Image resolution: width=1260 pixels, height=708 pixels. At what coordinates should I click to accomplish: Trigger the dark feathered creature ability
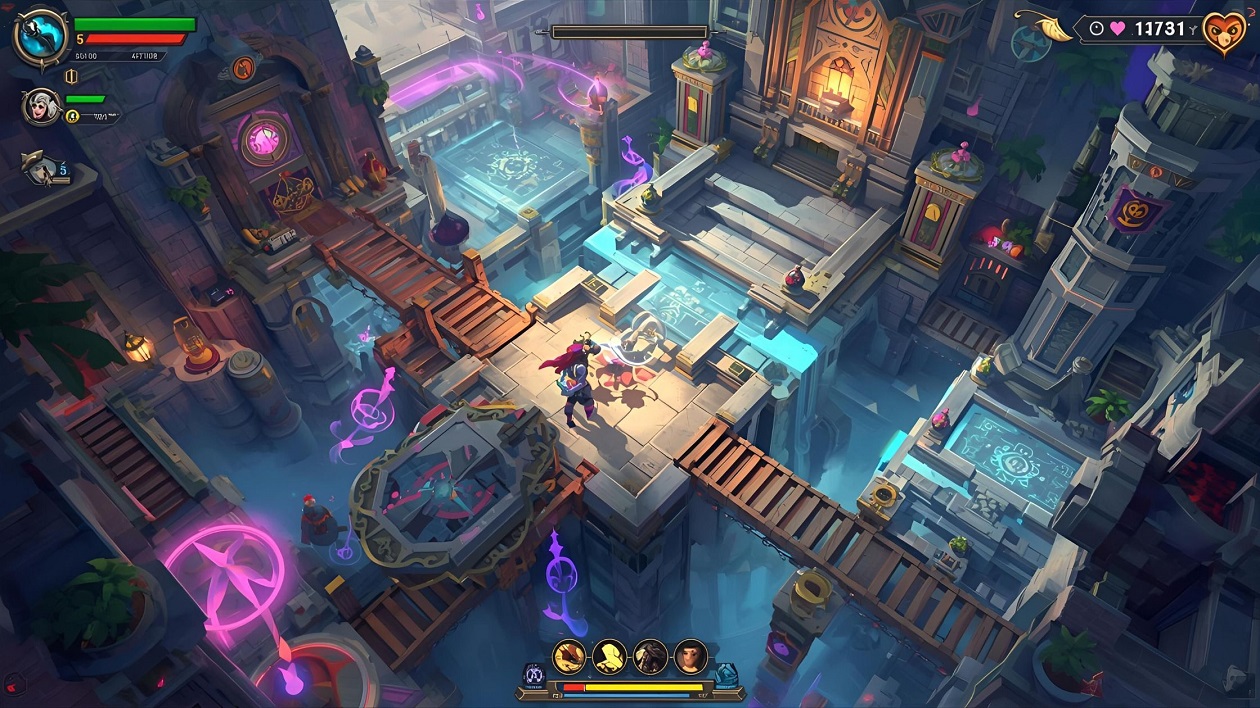(x=650, y=657)
